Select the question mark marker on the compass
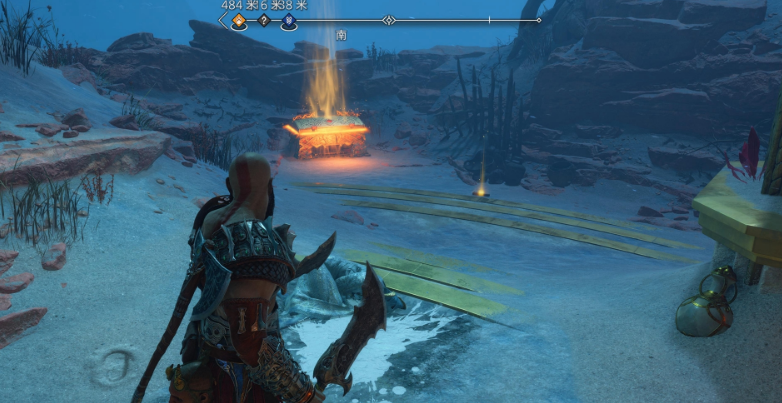The width and height of the screenshot is (782, 403). coord(264,20)
